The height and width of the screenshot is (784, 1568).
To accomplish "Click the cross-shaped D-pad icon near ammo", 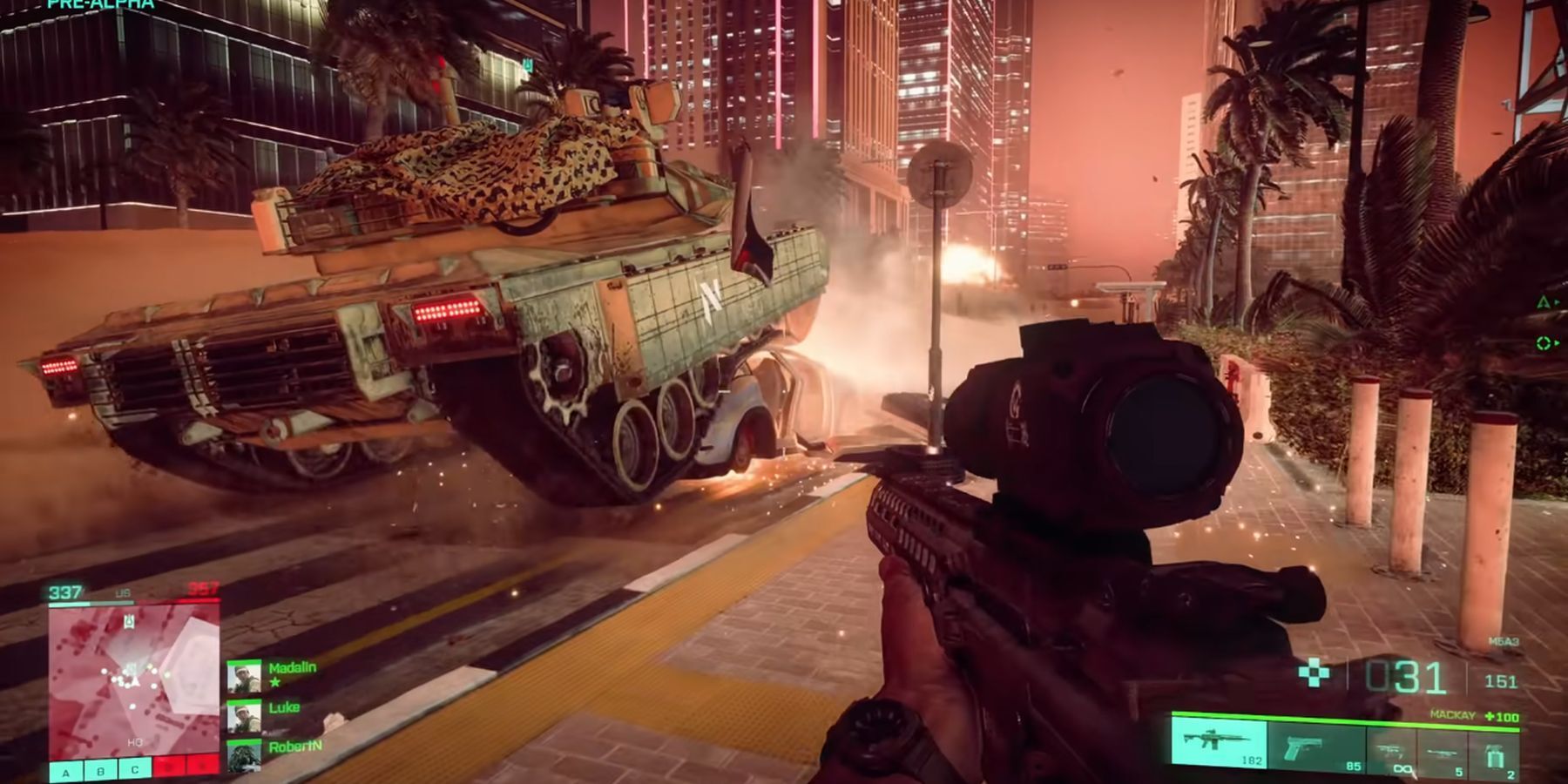I will coord(1315,672).
